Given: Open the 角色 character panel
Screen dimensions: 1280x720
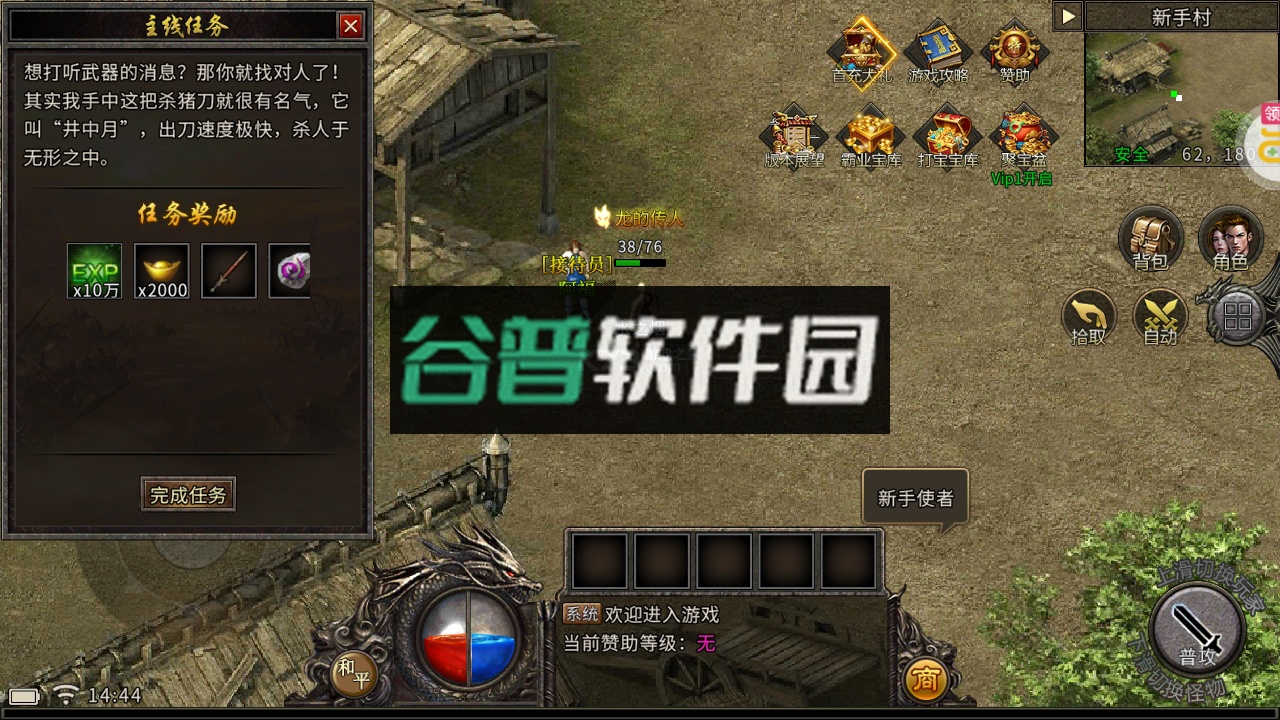Looking at the screenshot, I should coord(1230,240).
